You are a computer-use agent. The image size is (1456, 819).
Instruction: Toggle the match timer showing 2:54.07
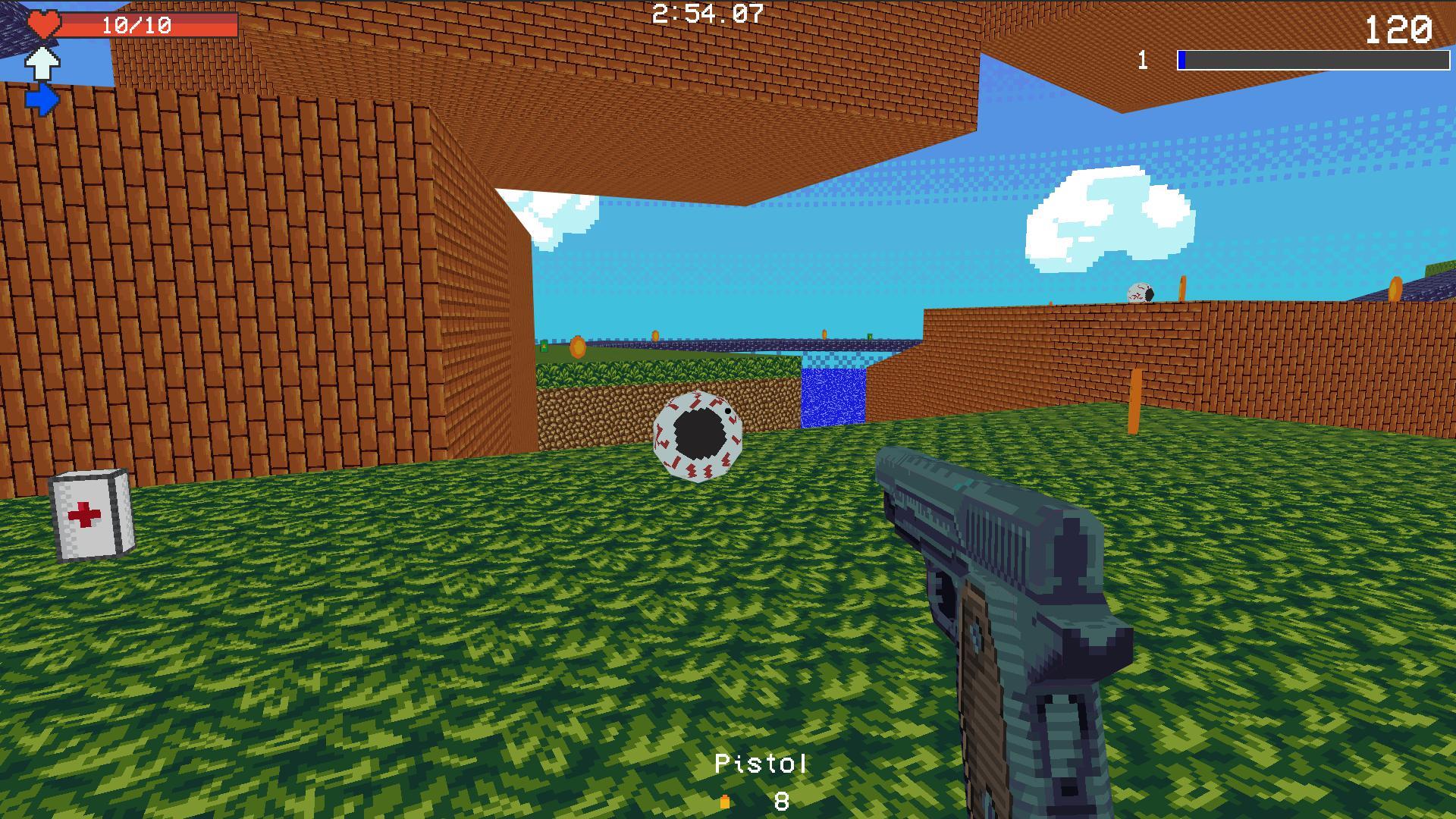click(706, 14)
